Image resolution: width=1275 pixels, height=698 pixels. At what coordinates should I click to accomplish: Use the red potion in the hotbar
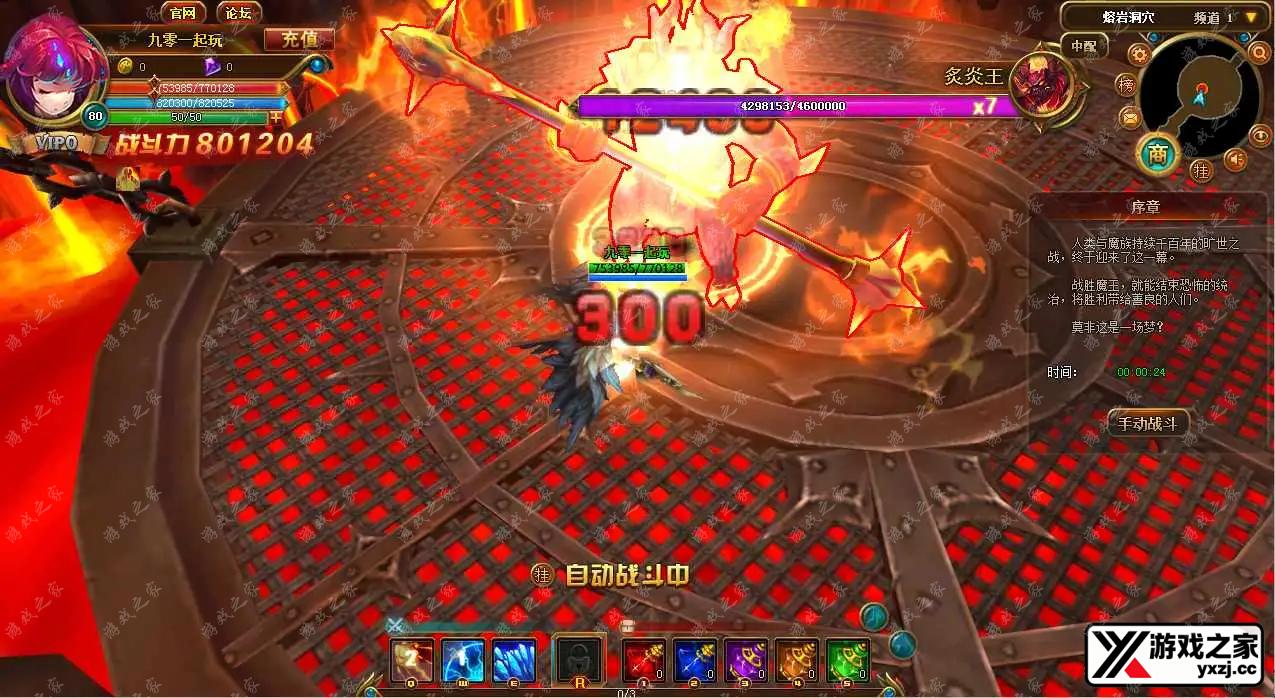(x=644, y=660)
